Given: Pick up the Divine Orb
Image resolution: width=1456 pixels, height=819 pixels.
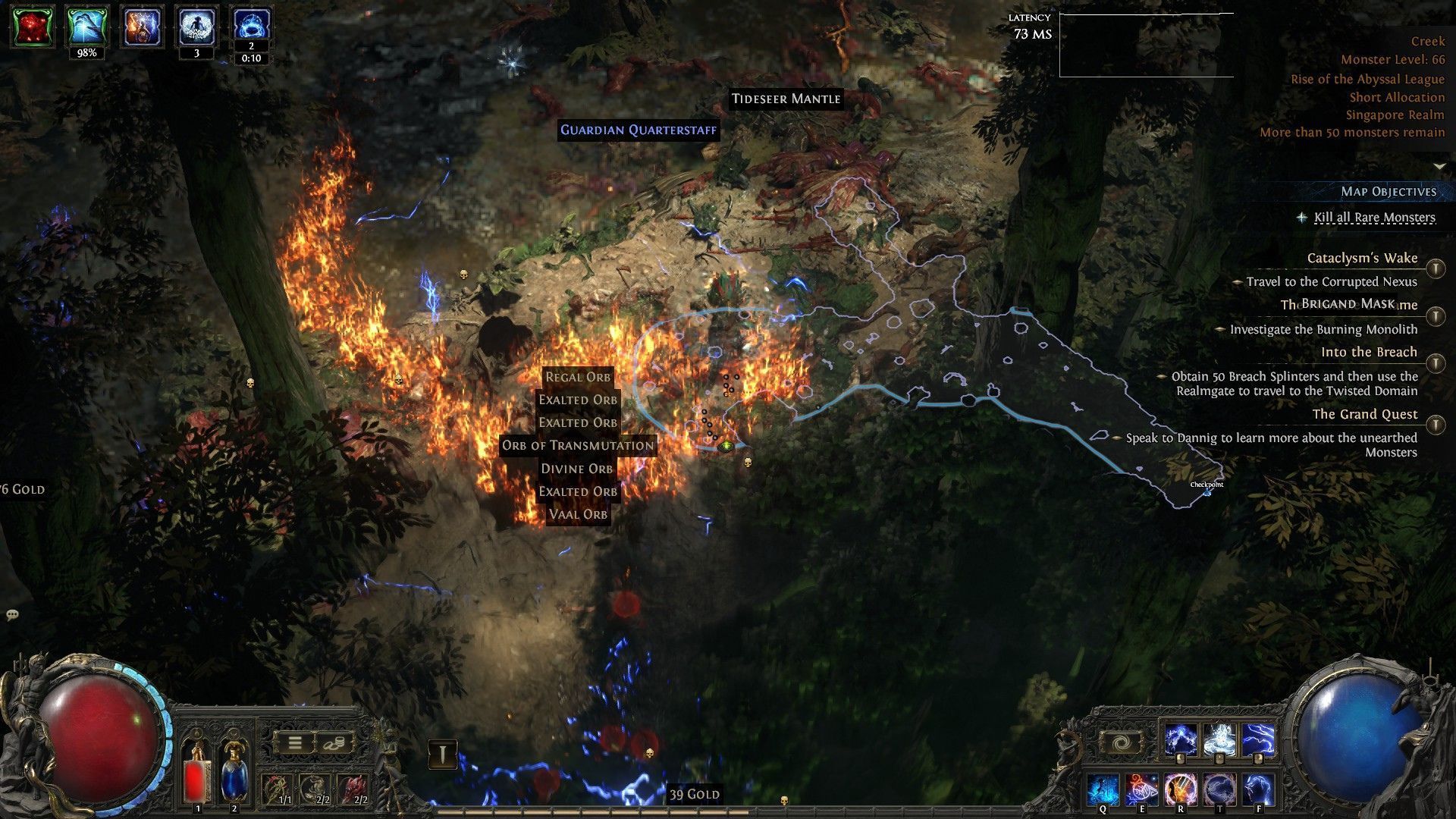Looking at the screenshot, I should [577, 468].
